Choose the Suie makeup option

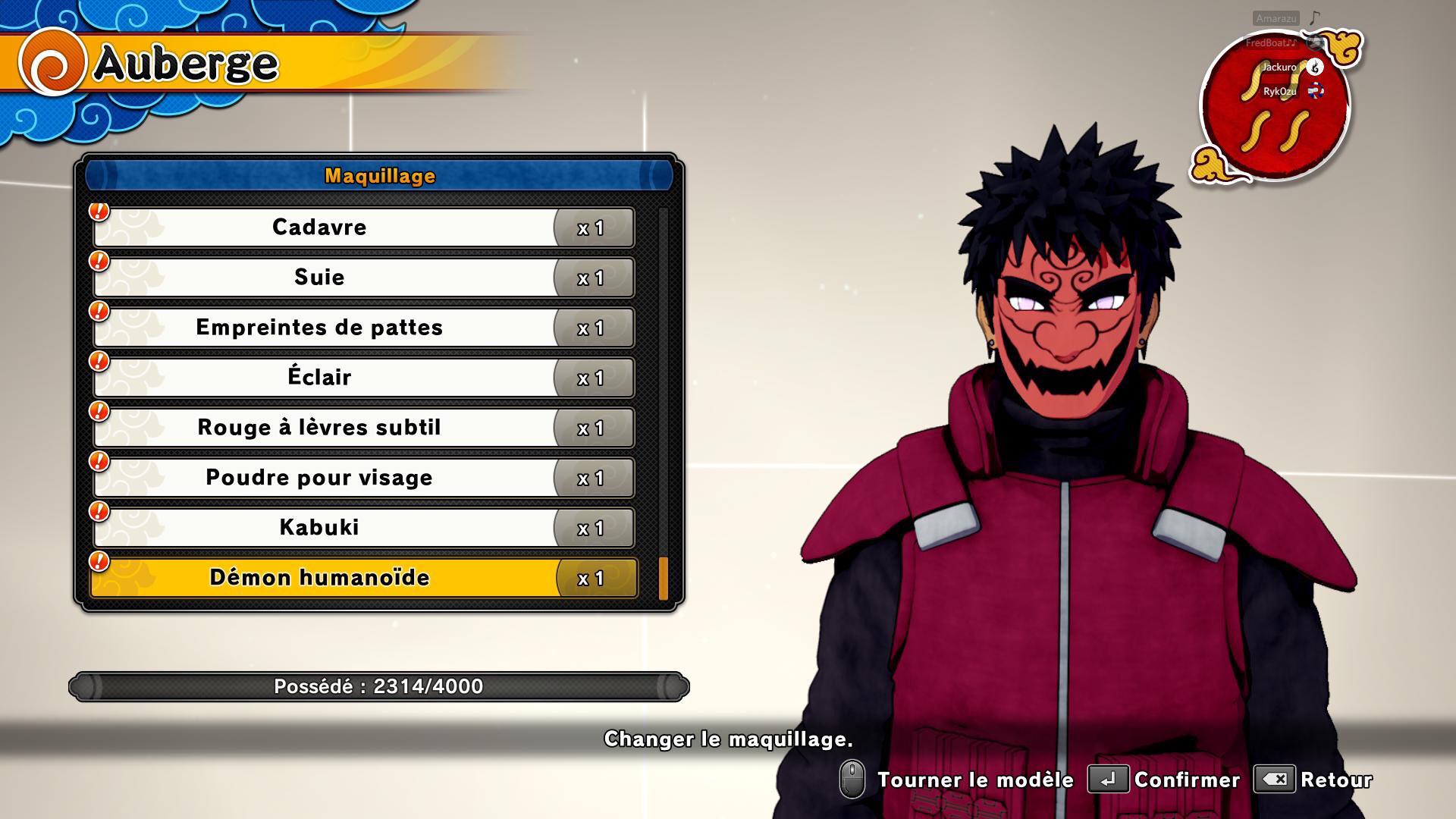coord(319,278)
